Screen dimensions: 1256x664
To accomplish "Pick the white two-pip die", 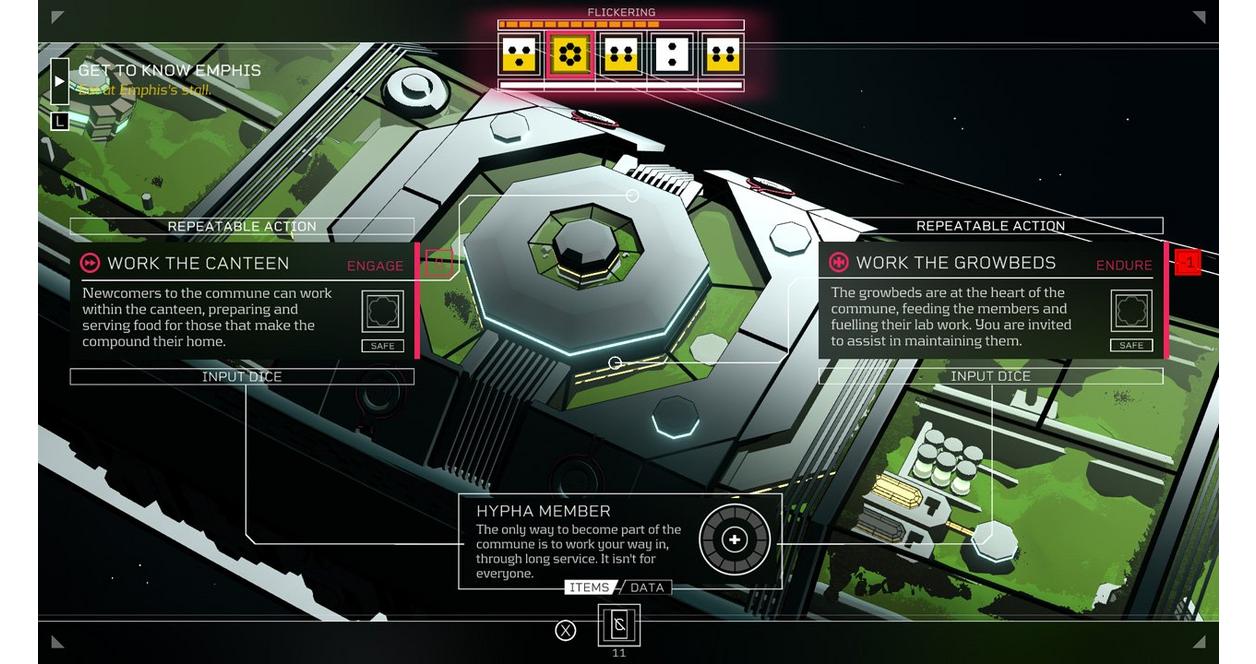I will tap(671, 54).
